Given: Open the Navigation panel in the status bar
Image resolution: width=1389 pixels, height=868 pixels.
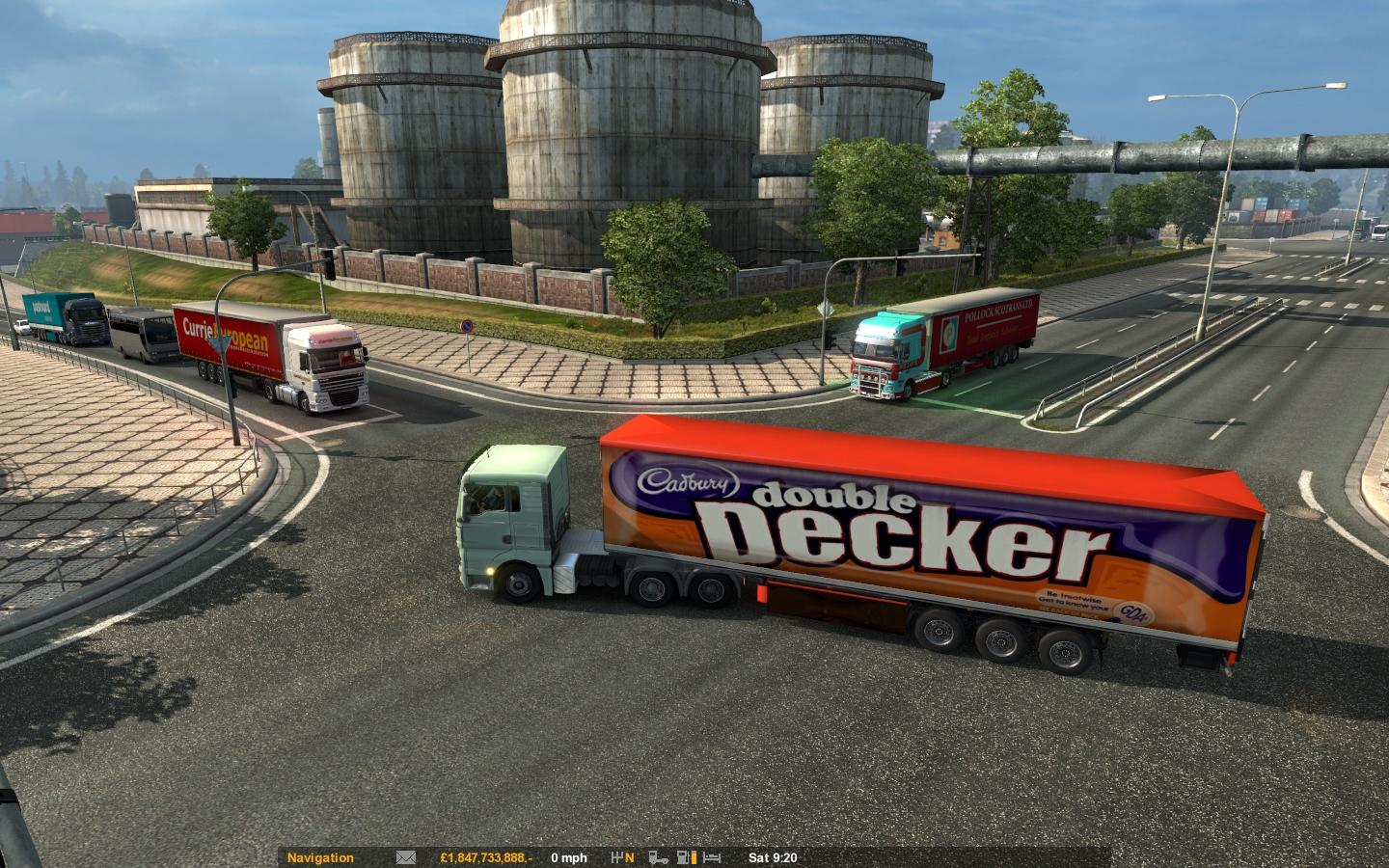Looking at the screenshot, I should pyautogui.click(x=320, y=857).
